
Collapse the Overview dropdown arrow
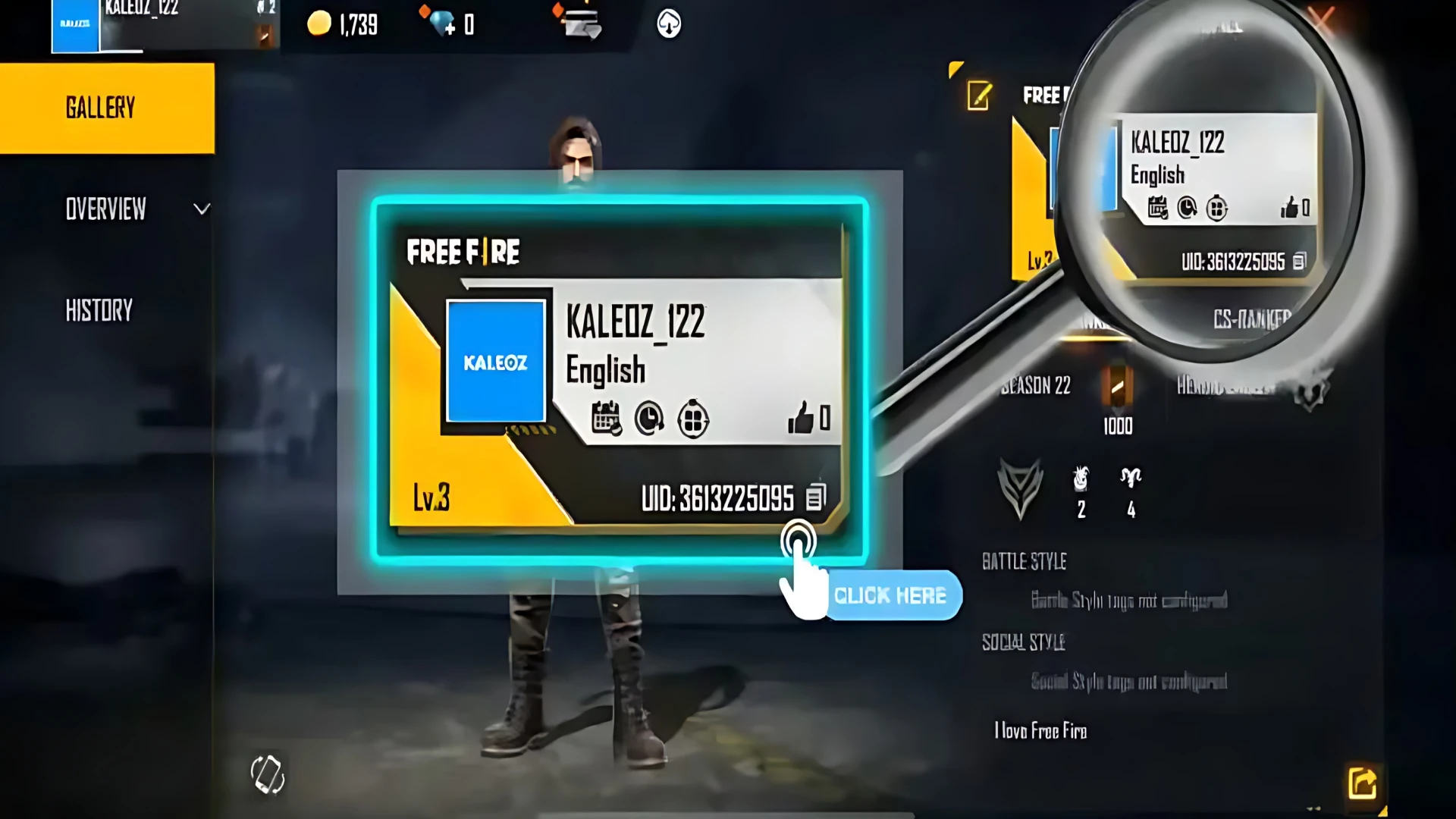200,209
